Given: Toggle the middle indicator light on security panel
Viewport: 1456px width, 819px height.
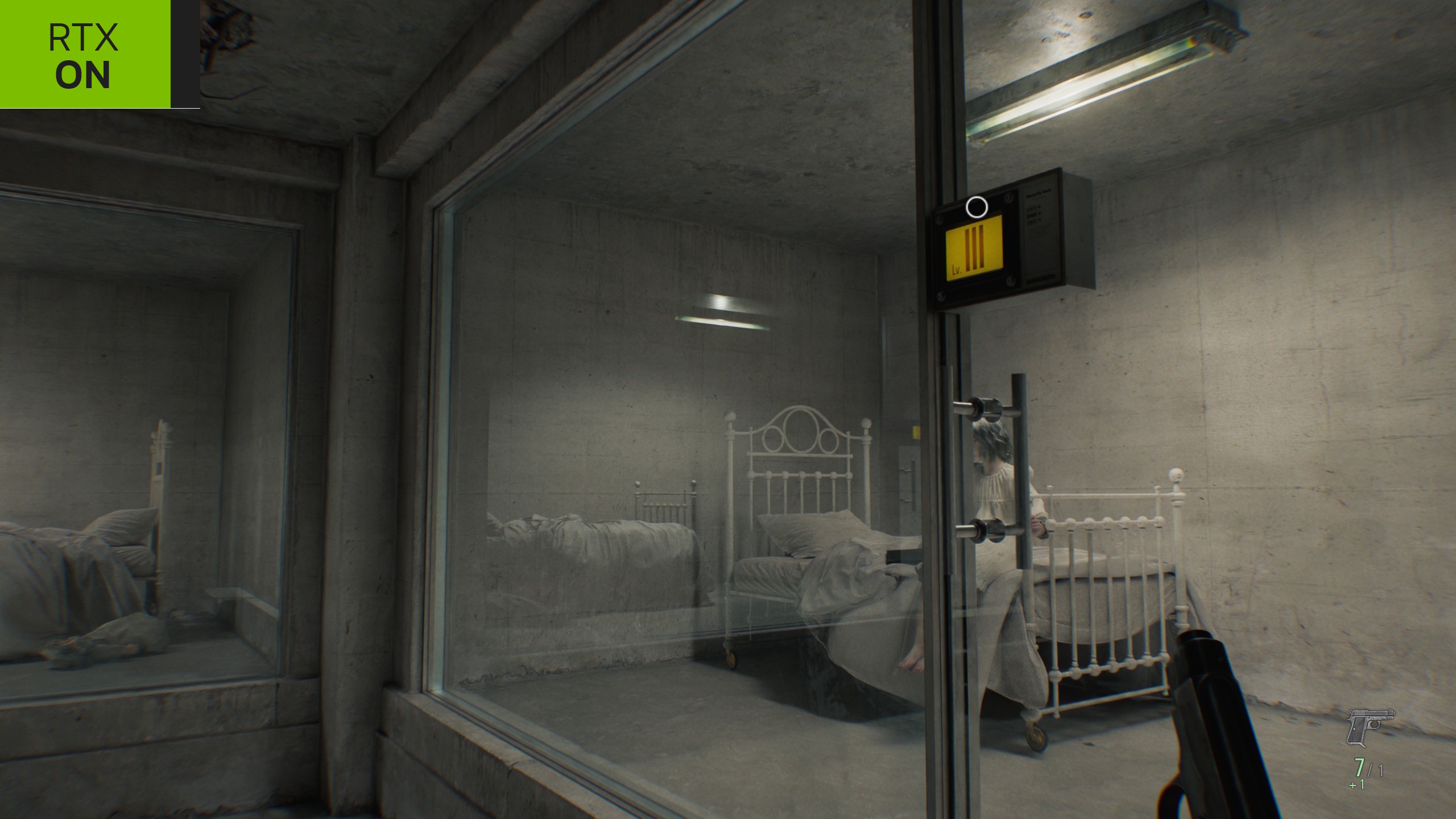Looking at the screenshot, I should 1040,214.
